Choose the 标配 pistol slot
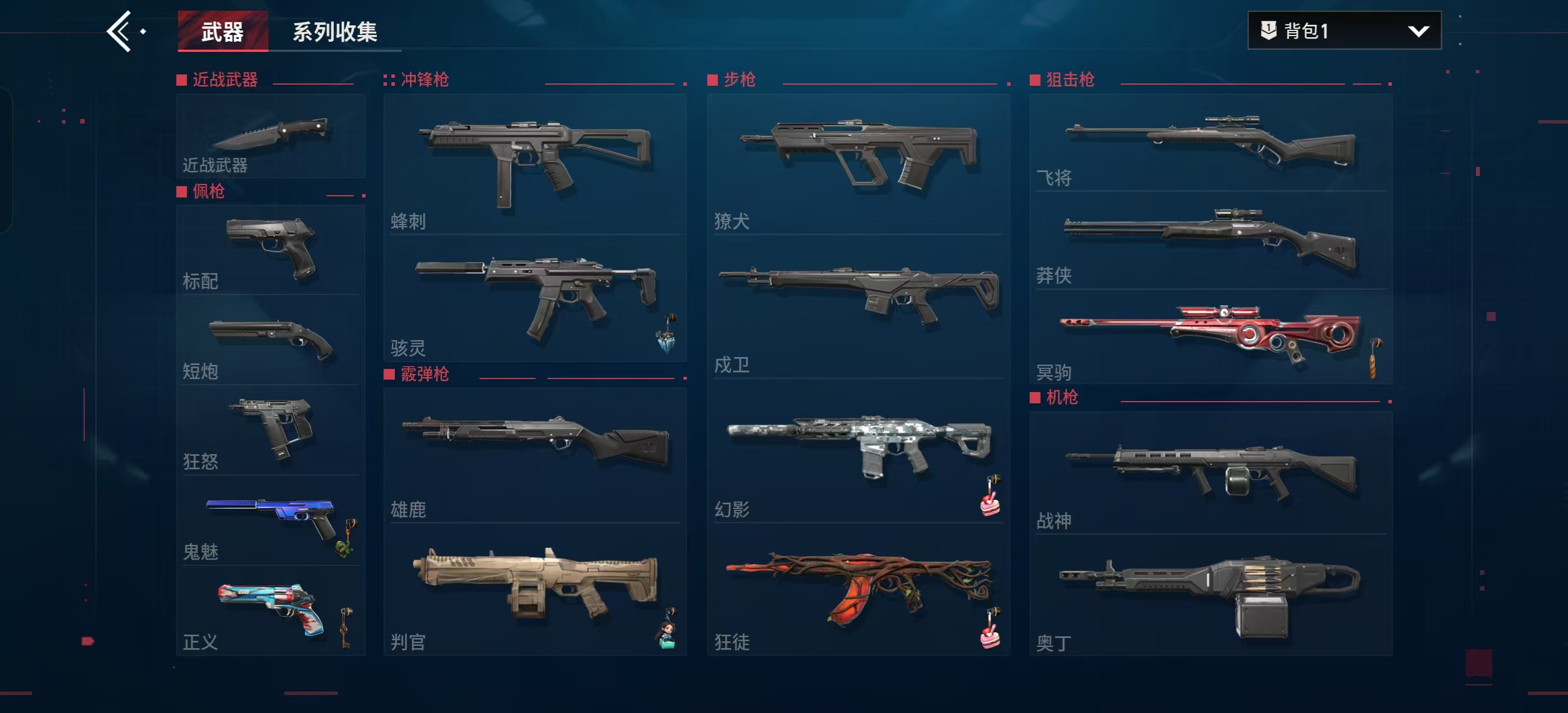The image size is (1568, 713). click(x=271, y=250)
